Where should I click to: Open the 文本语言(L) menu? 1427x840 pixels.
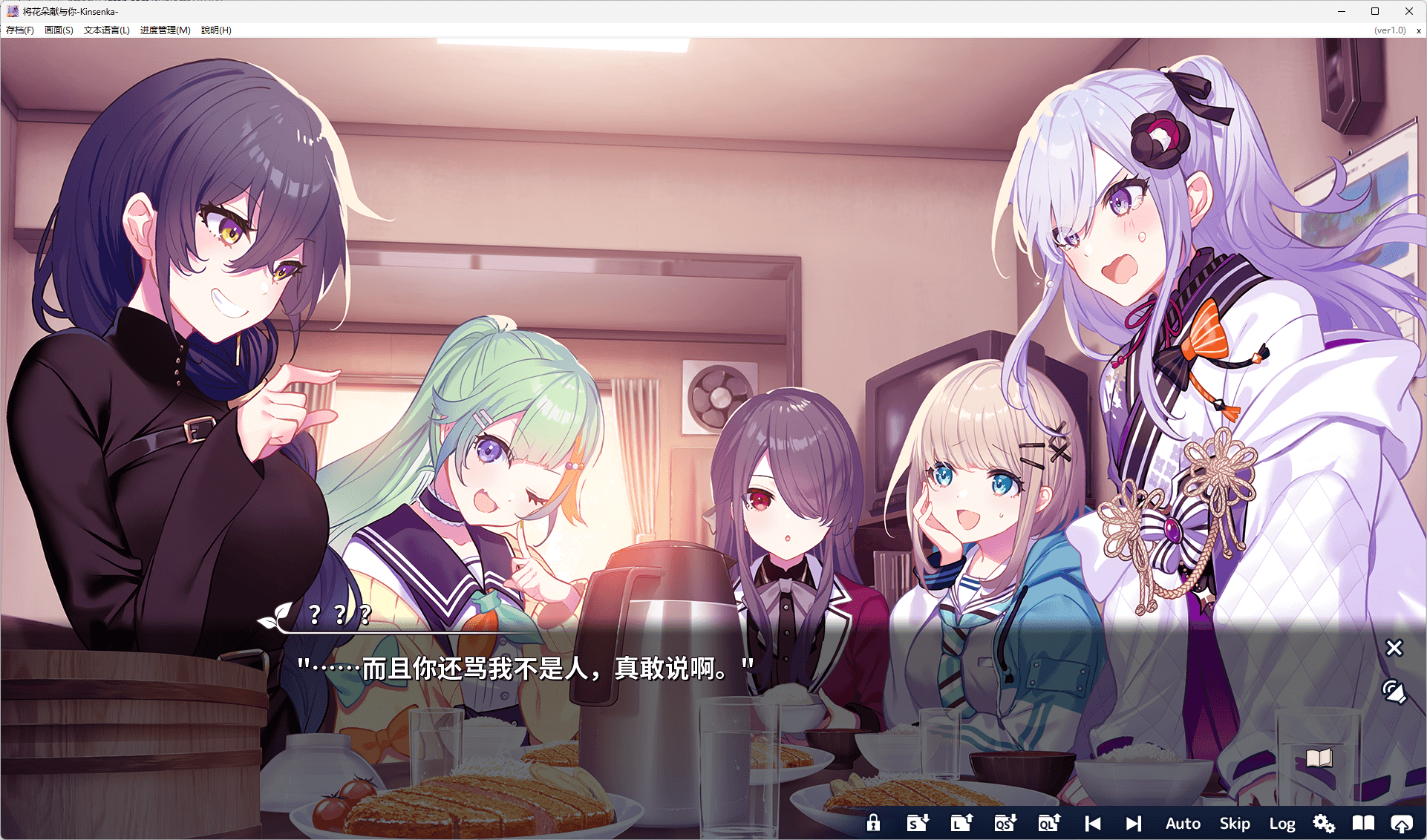coord(105,30)
